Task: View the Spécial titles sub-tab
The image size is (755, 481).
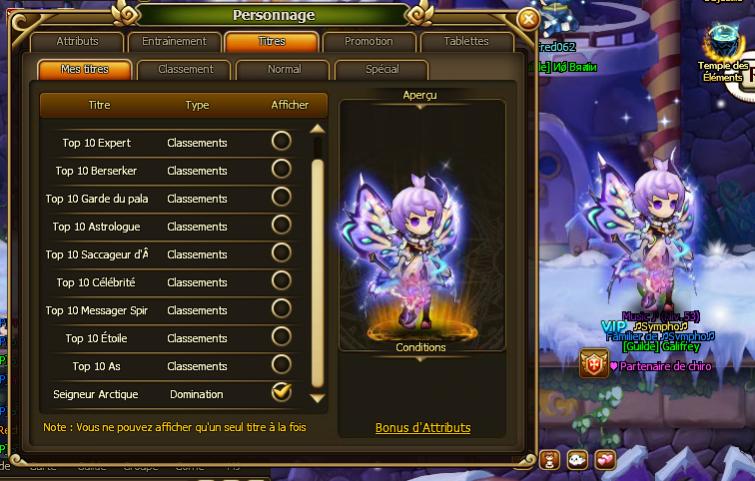Action: (382, 70)
